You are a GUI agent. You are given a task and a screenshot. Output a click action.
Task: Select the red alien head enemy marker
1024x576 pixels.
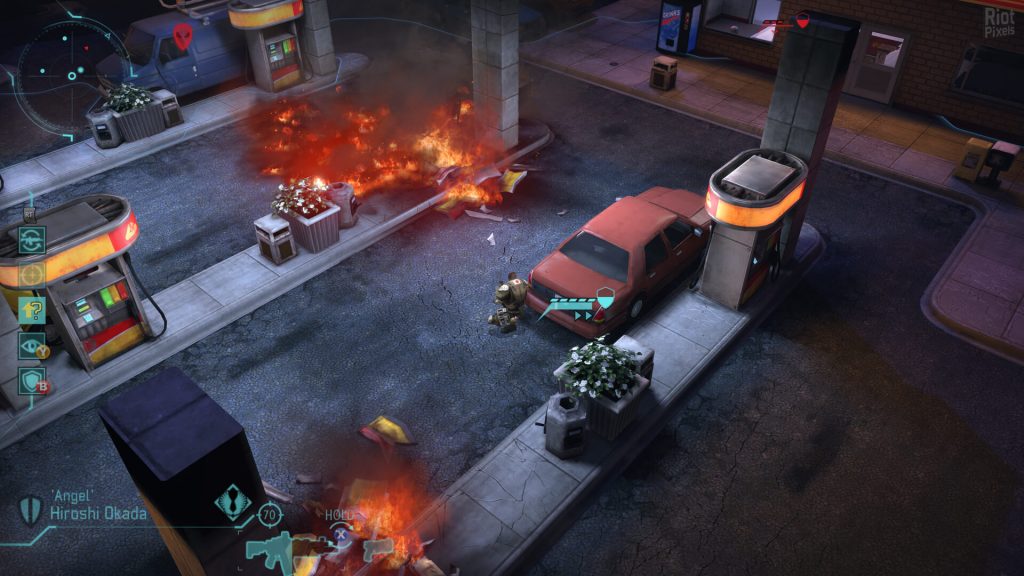[x=182, y=36]
